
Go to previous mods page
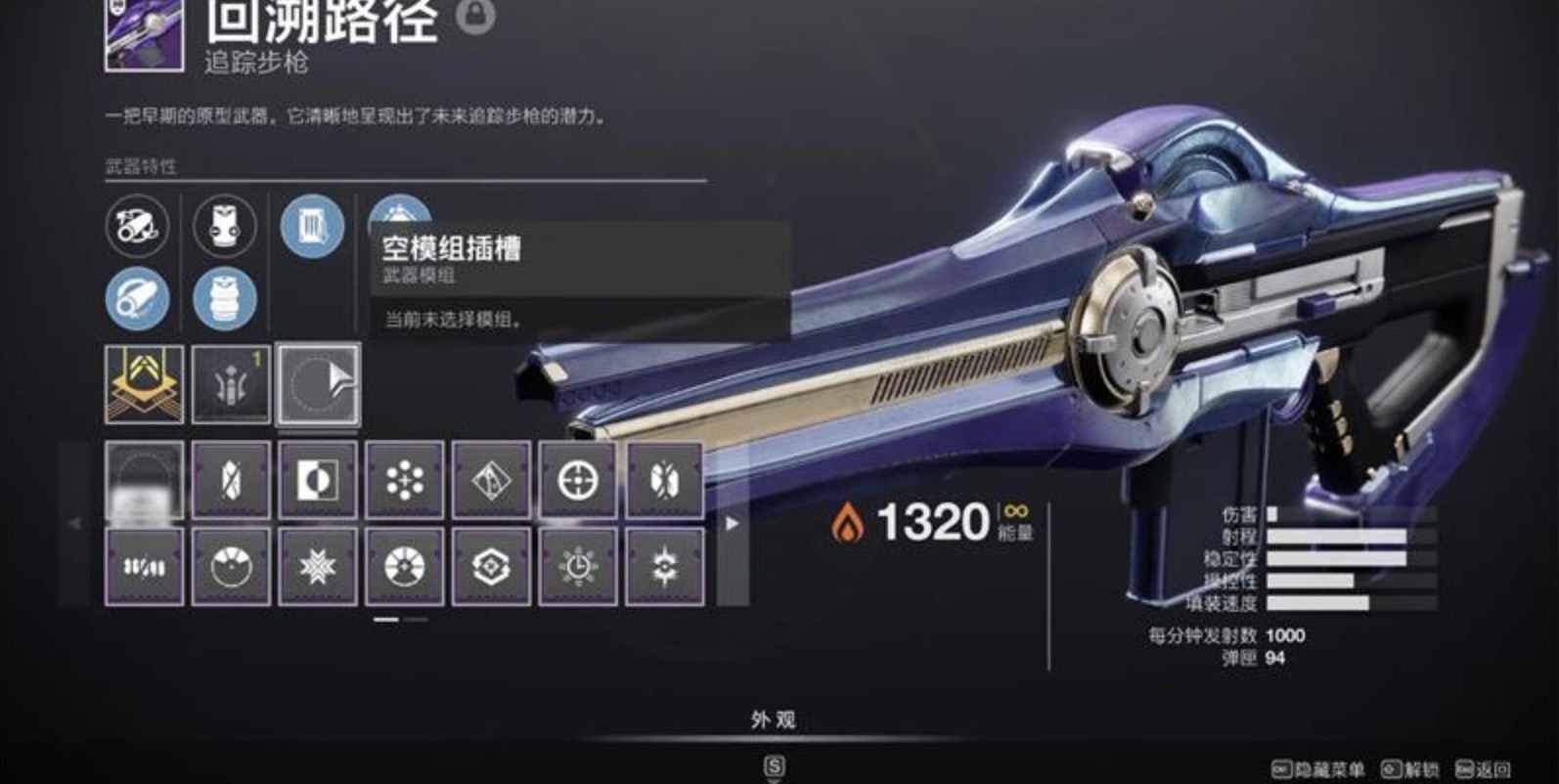(75, 524)
